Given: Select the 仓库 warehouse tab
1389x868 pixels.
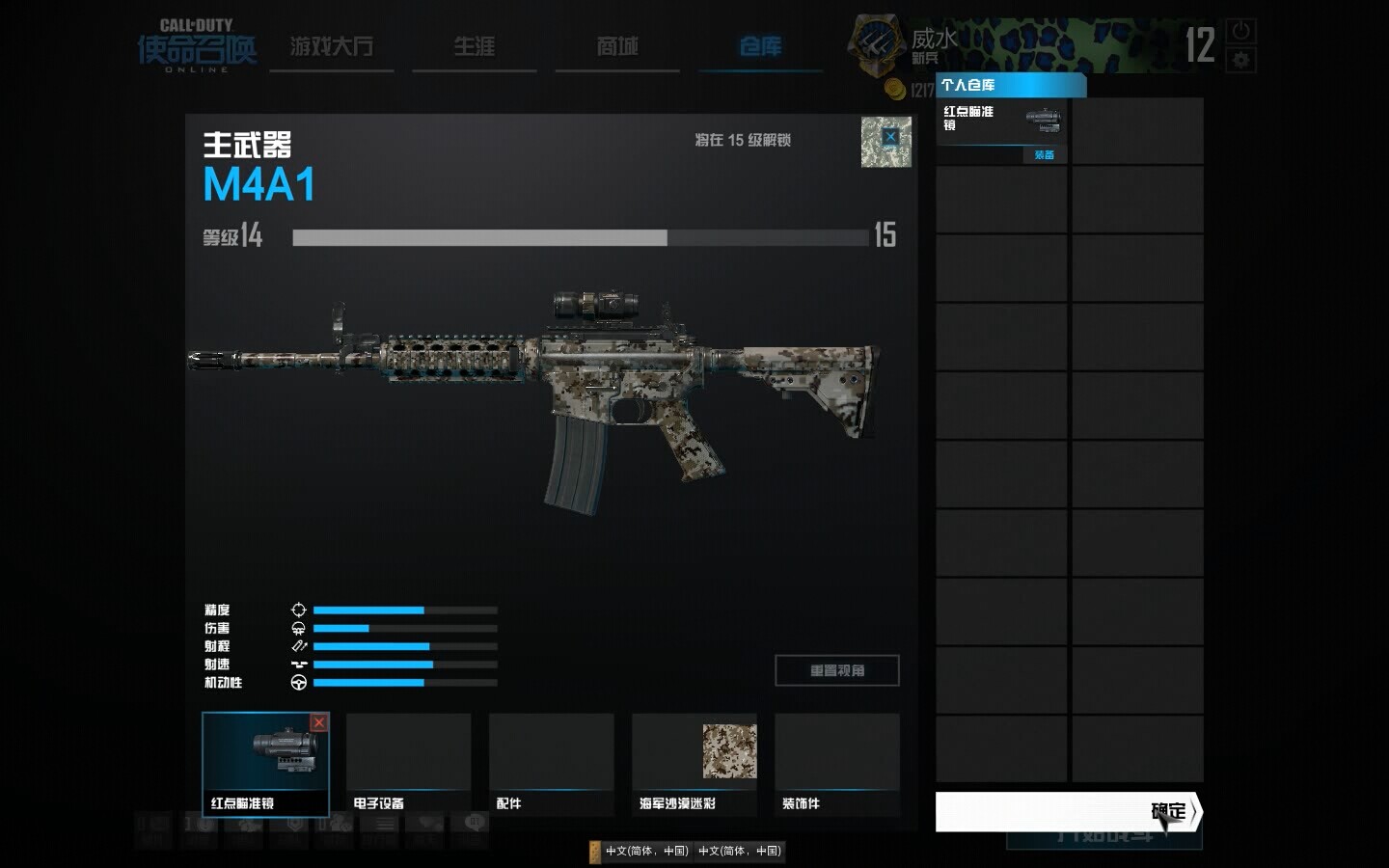Looking at the screenshot, I should [x=760, y=46].
